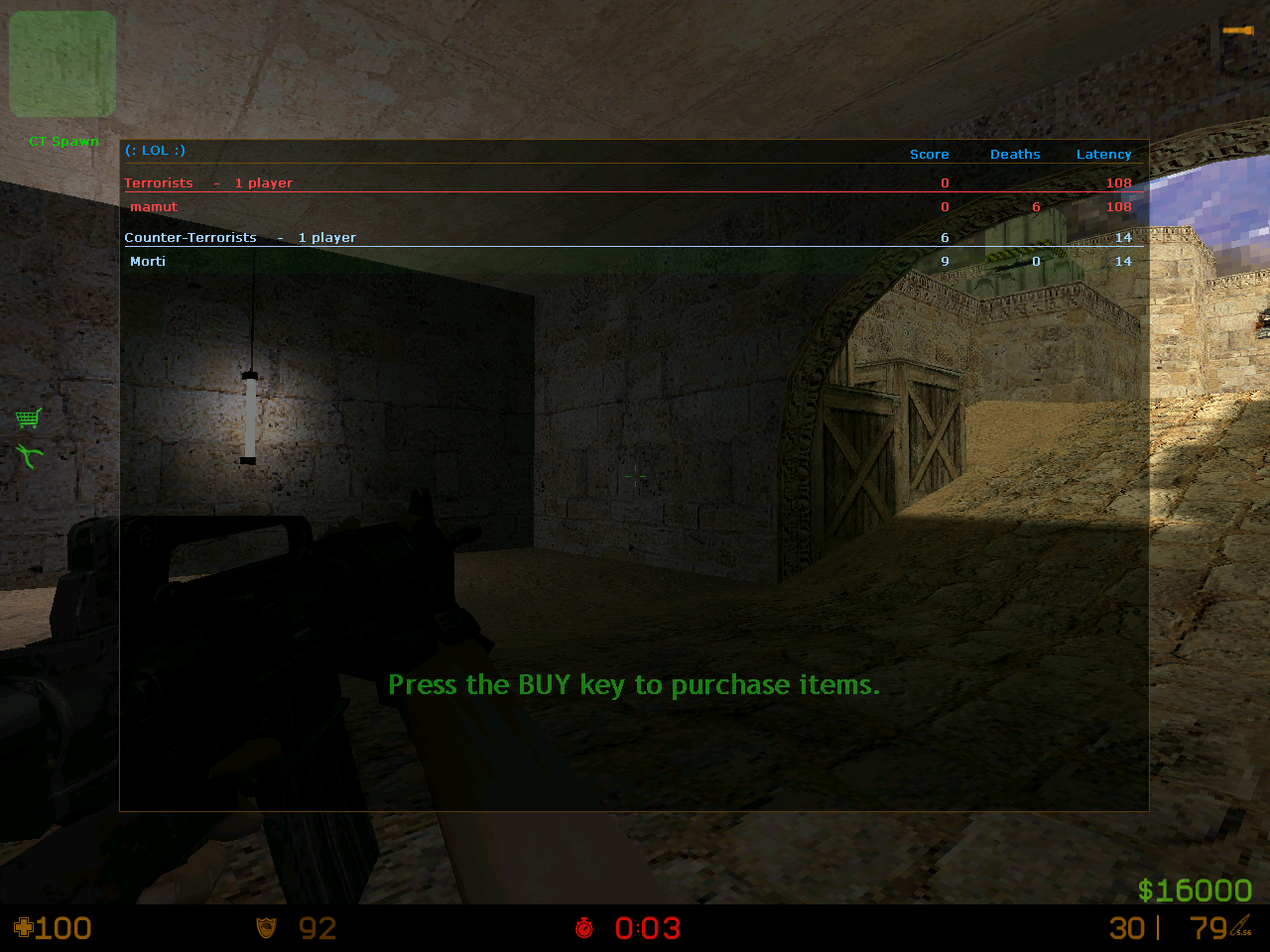Click the Score column header

(x=929, y=155)
